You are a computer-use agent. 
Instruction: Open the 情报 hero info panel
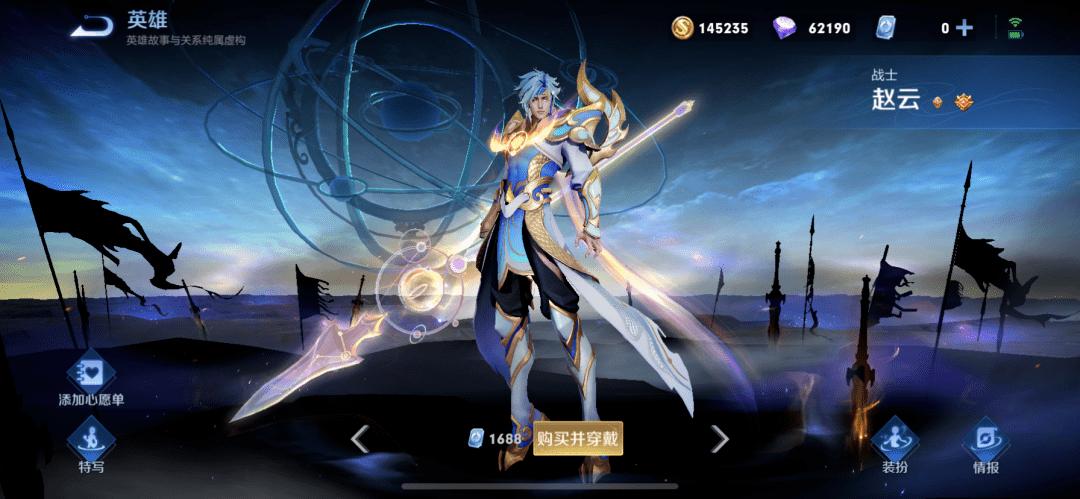985,444
